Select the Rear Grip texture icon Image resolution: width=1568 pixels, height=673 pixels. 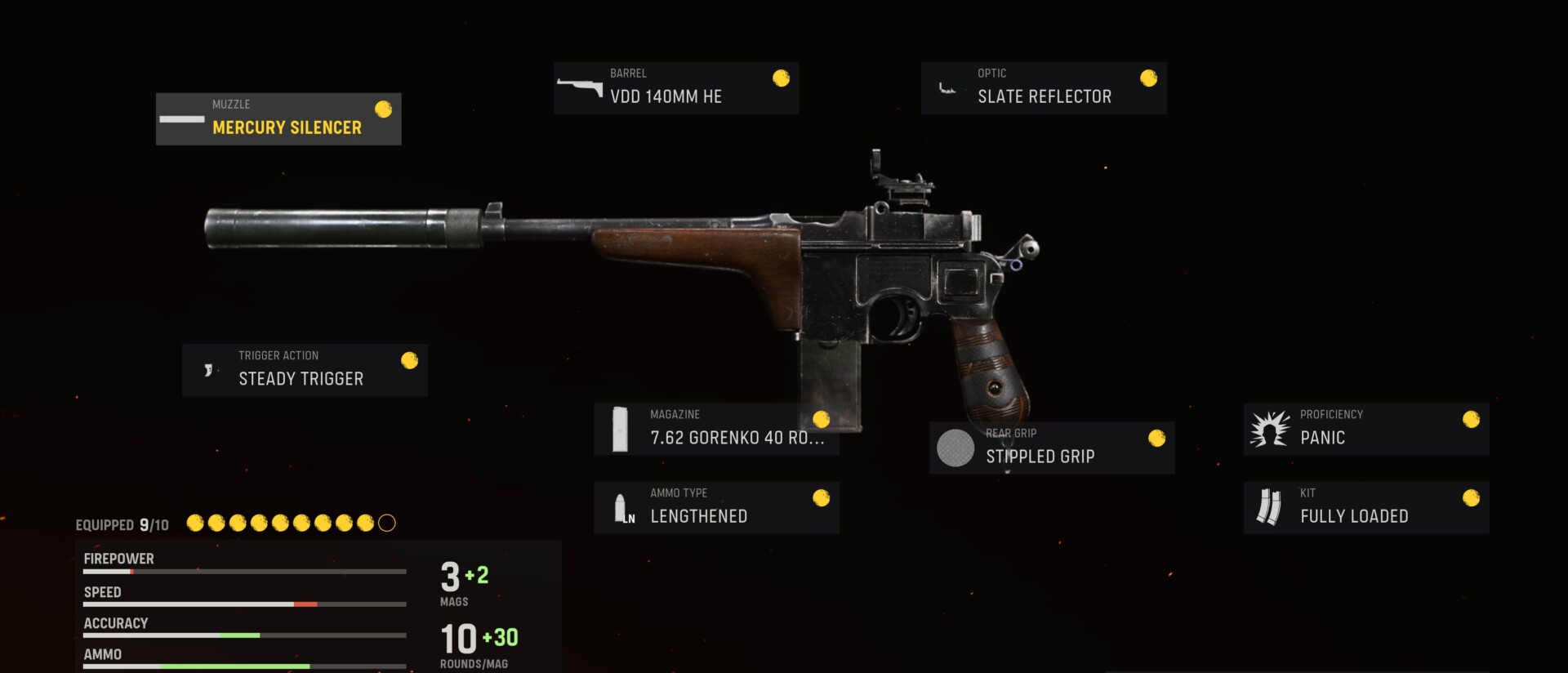955,448
